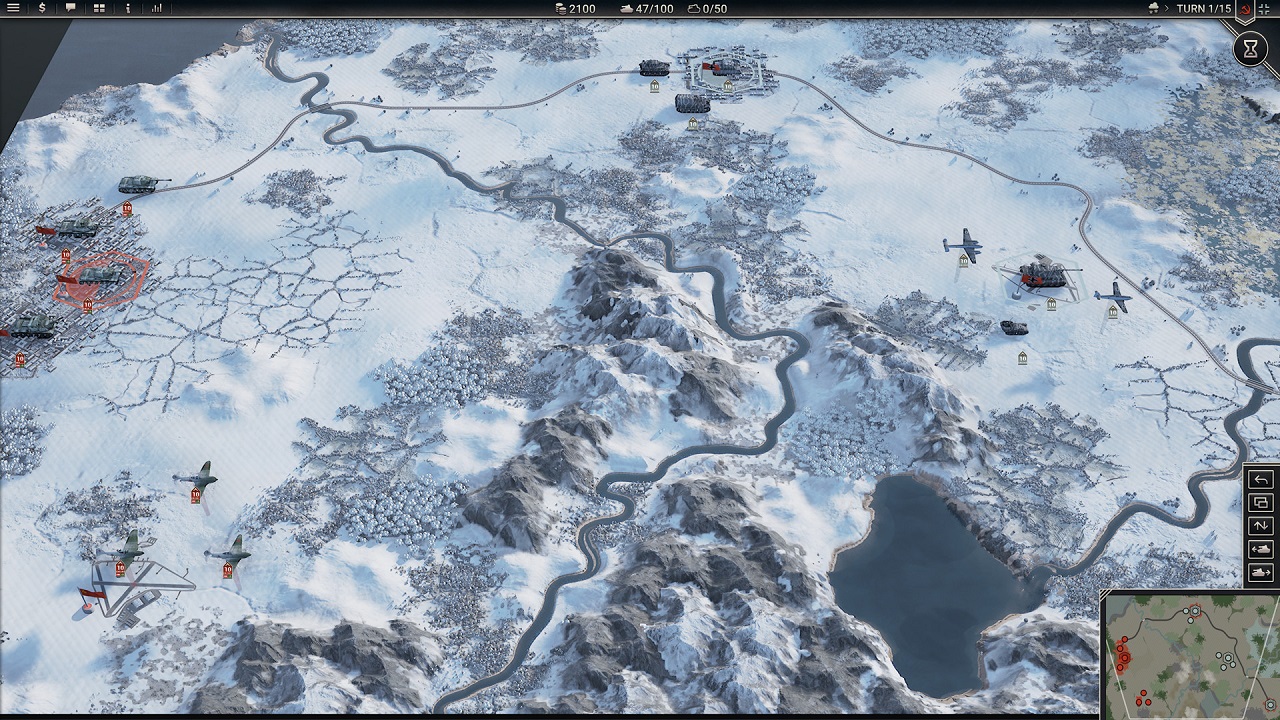Show the weather forecast cloud icon

1153,8
